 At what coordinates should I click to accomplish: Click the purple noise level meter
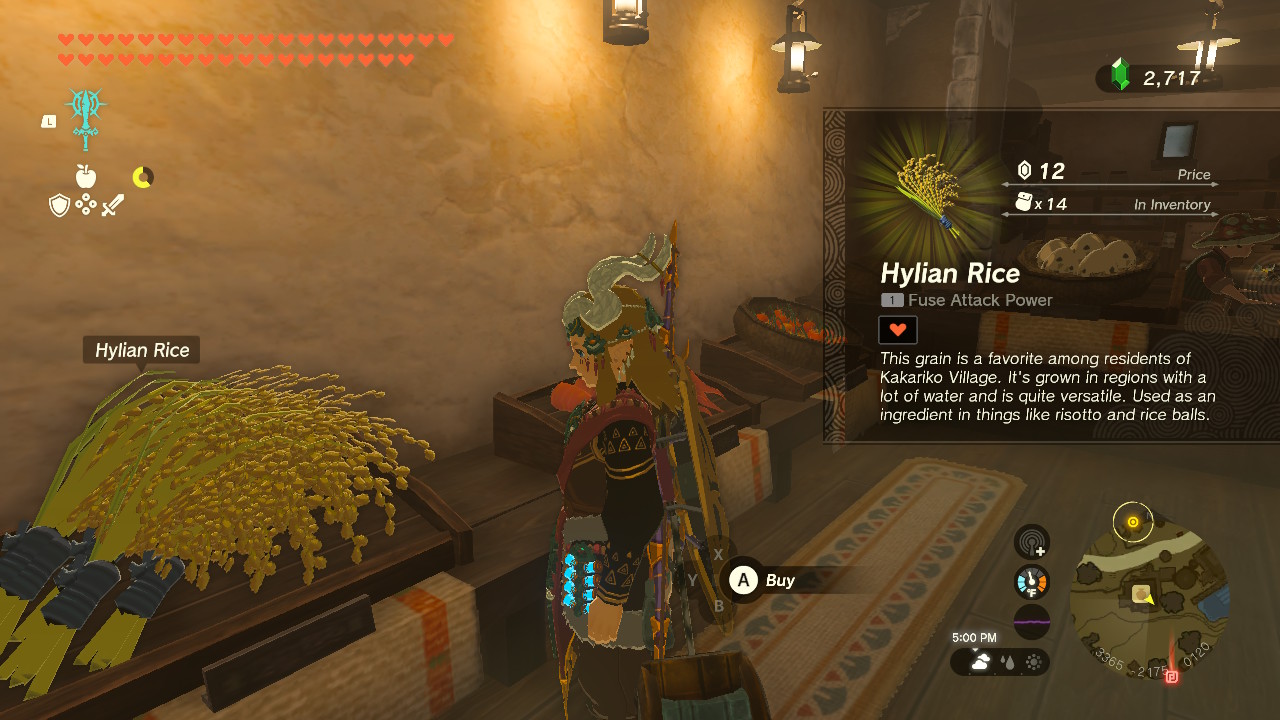[1031, 621]
